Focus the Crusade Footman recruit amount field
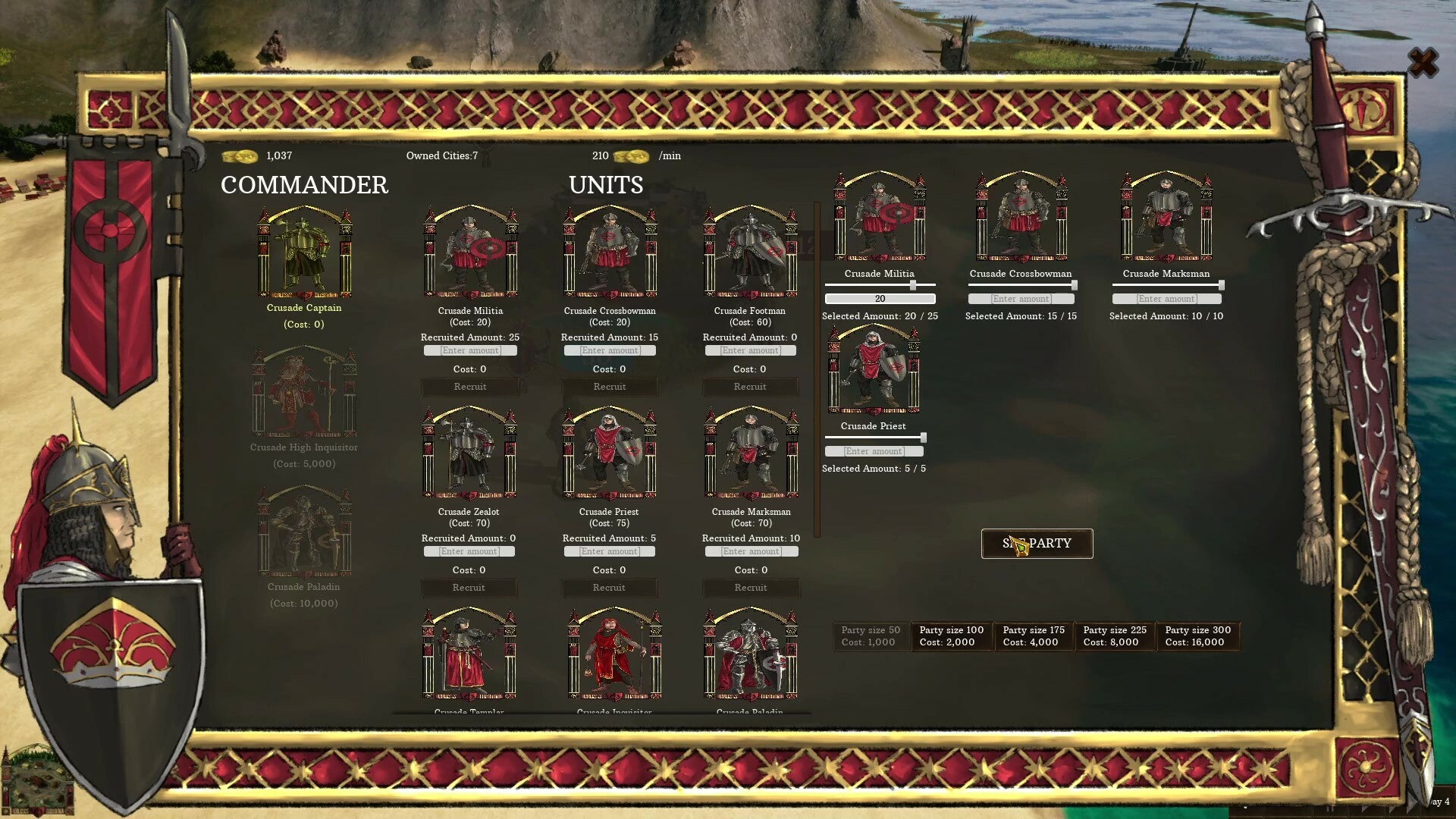The image size is (1456, 819). 751,350
